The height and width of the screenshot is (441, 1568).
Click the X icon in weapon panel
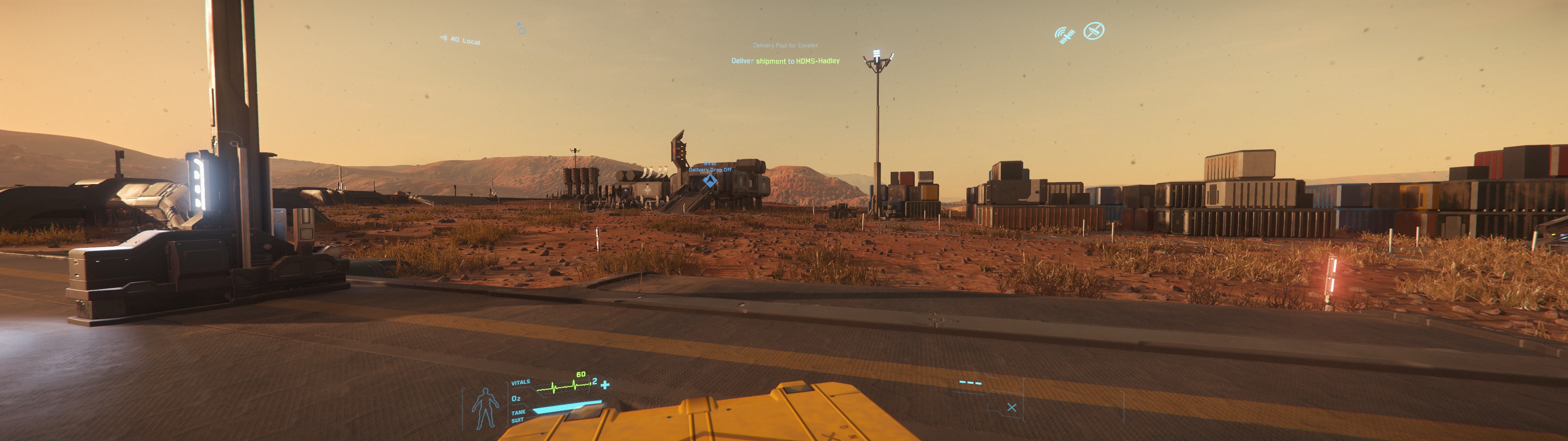coord(1012,408)
